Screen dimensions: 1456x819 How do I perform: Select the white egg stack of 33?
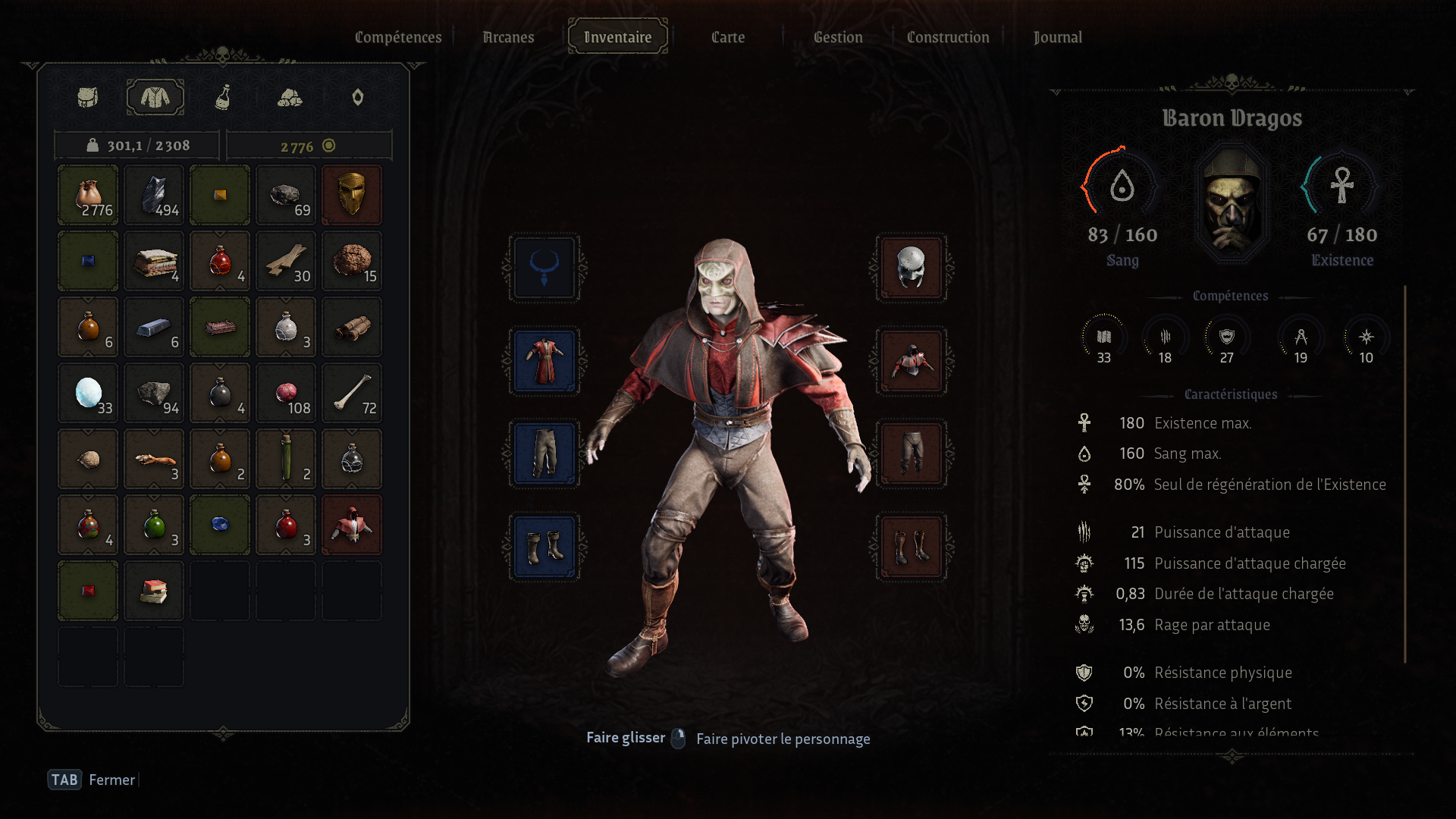click(88, 393)
